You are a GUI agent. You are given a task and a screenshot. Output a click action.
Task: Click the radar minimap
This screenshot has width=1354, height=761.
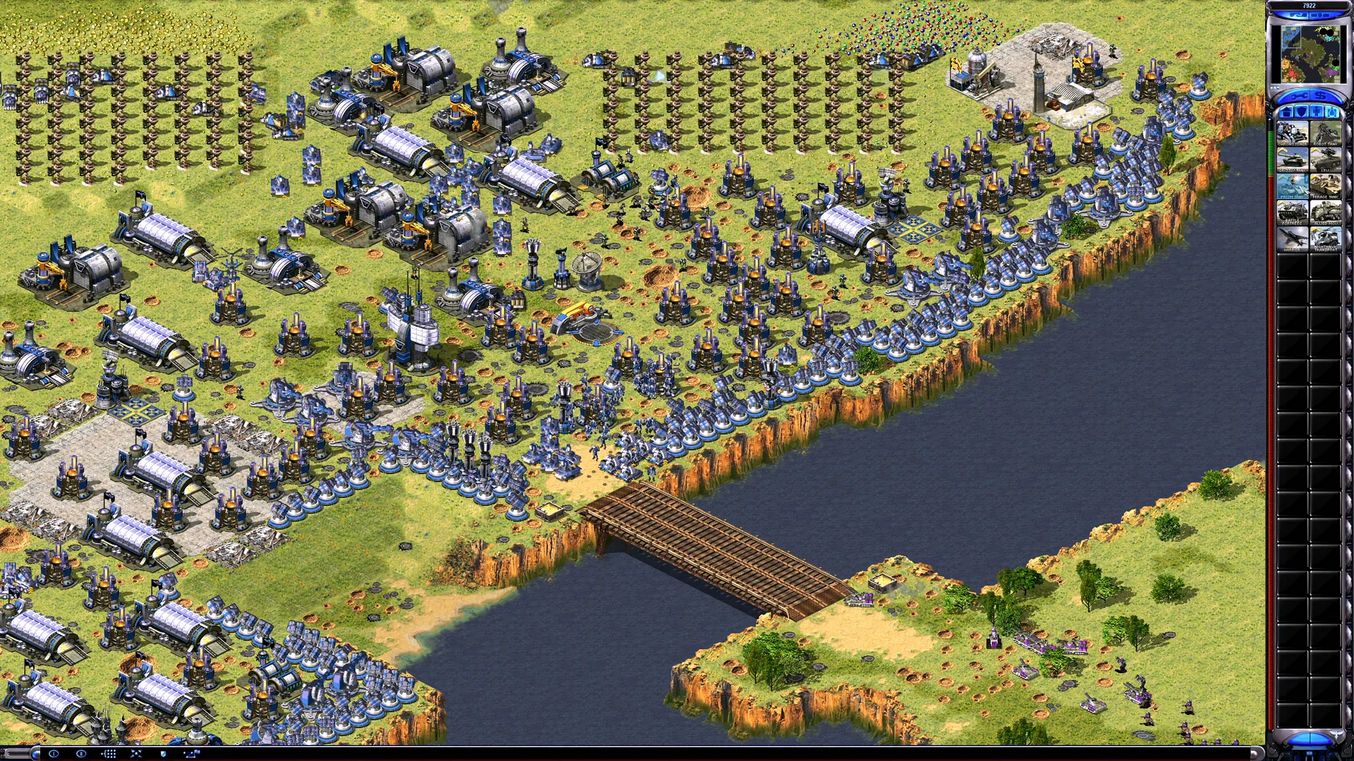coord(1309,52)
